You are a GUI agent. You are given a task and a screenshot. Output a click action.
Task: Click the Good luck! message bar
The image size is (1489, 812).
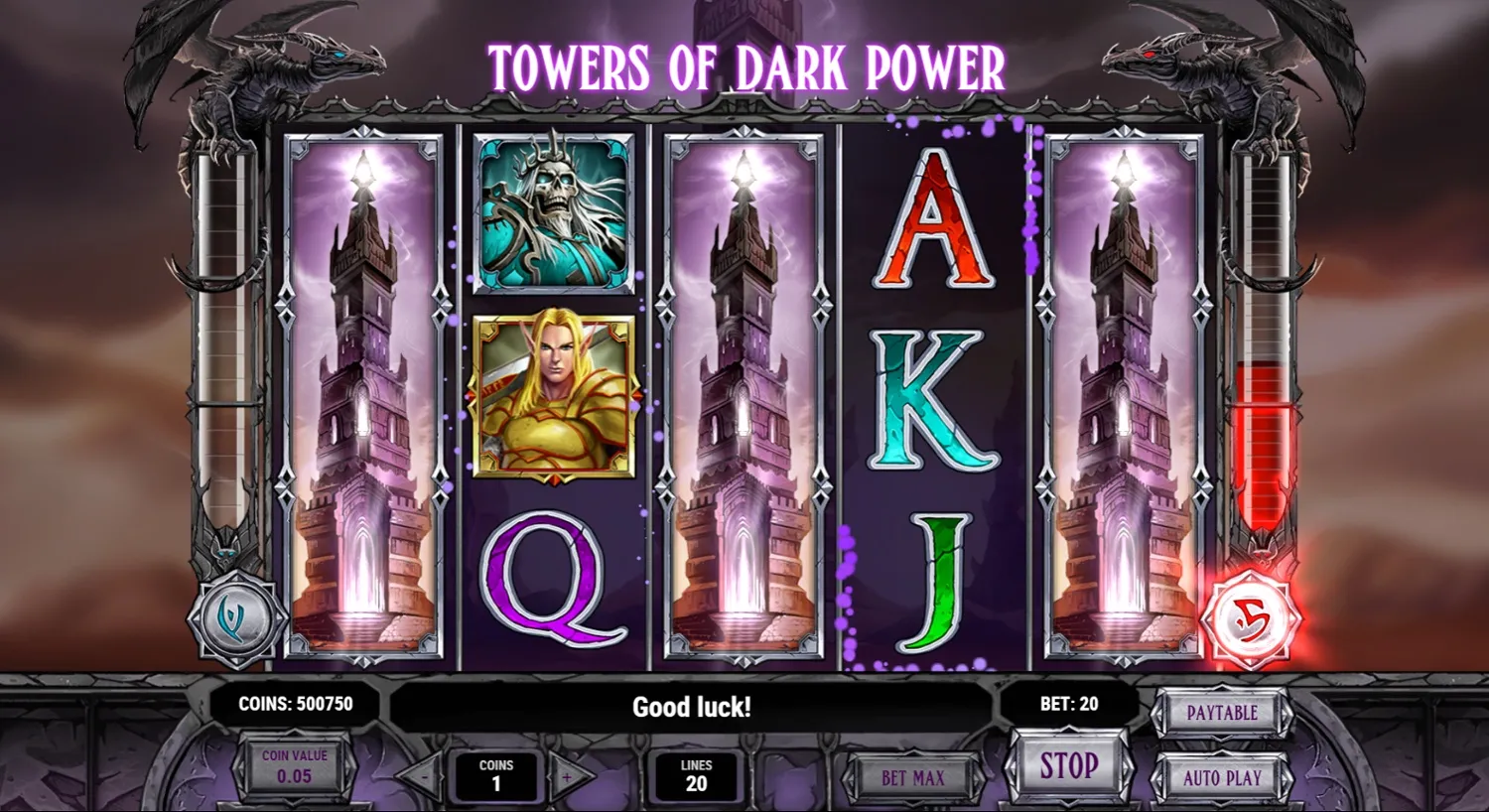693,707
